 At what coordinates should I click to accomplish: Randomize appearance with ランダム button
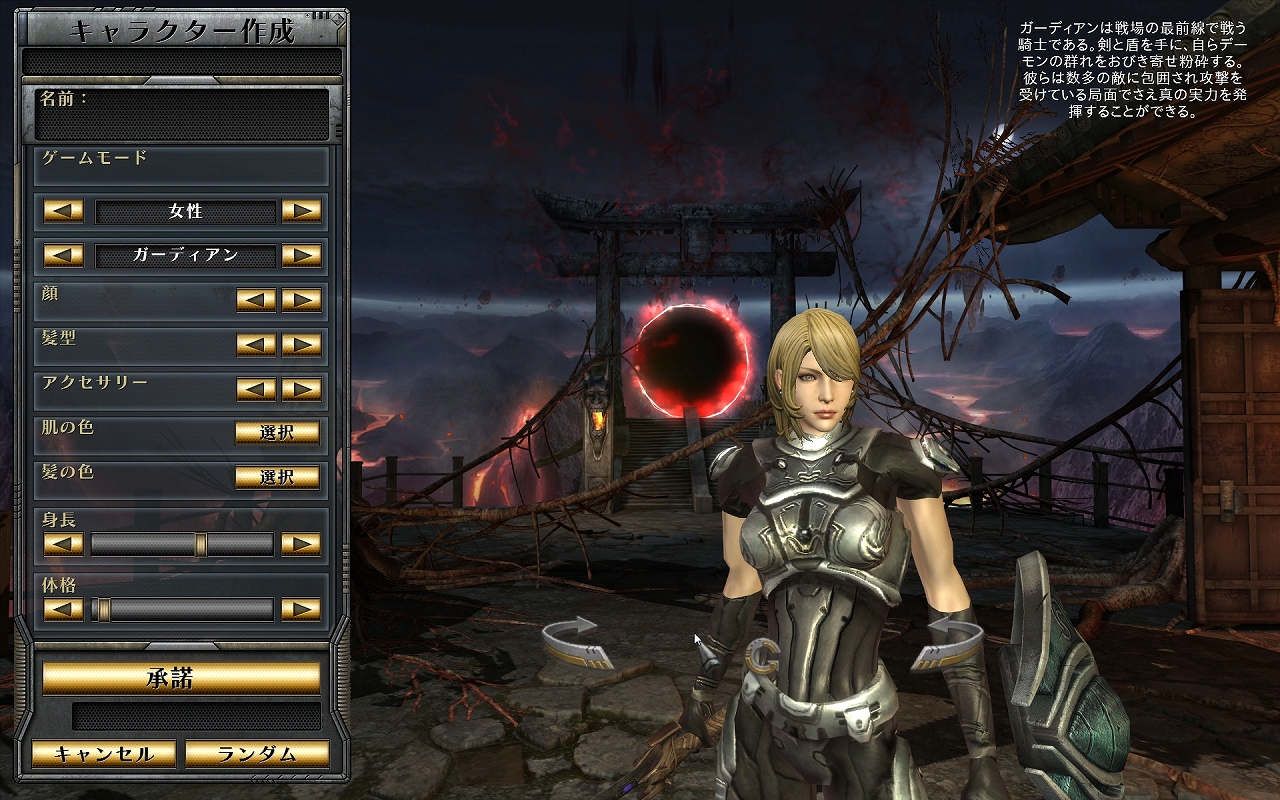coord(257,754)
